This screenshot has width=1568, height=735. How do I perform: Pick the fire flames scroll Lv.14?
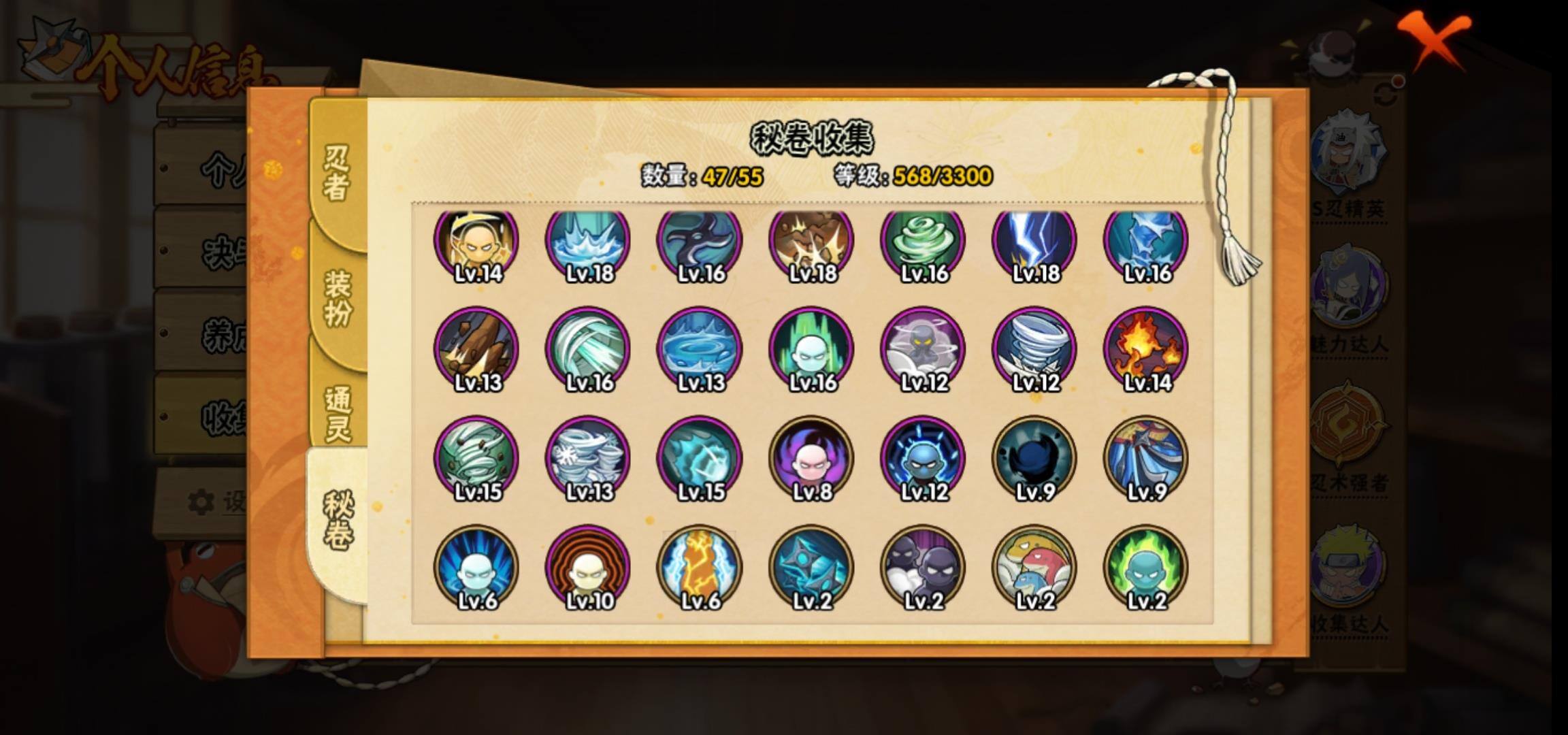pos(1146,348)
